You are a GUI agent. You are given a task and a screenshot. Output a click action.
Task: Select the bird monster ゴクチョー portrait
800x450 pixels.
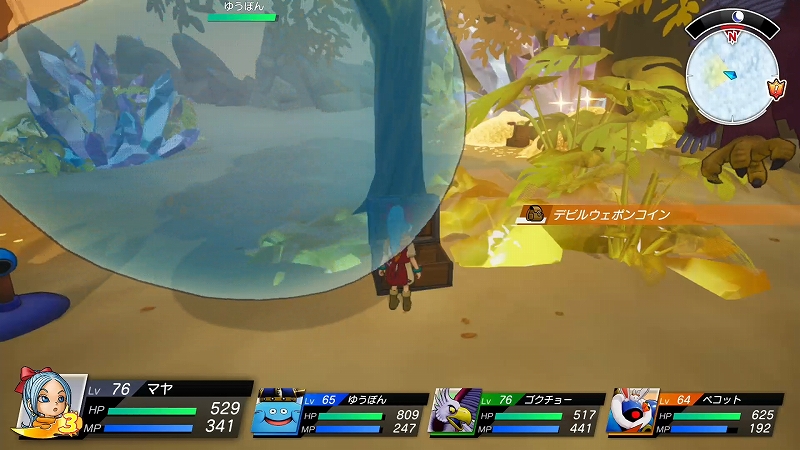coord(454,411)
